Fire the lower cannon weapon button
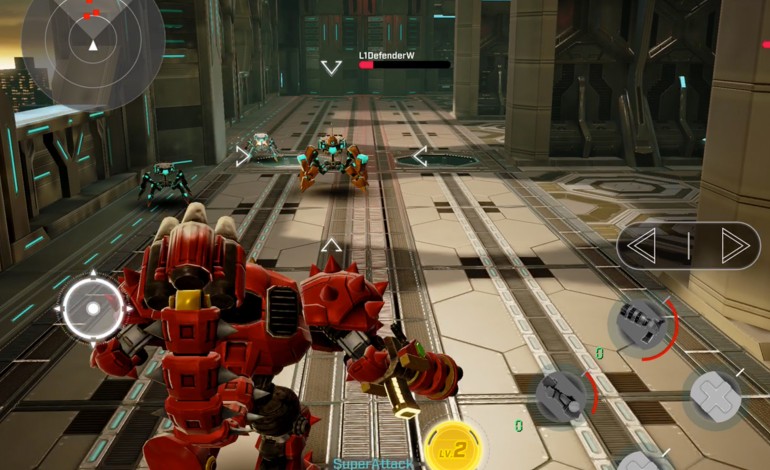This screenshot has width=770, height=470. (x=564, y=395)
